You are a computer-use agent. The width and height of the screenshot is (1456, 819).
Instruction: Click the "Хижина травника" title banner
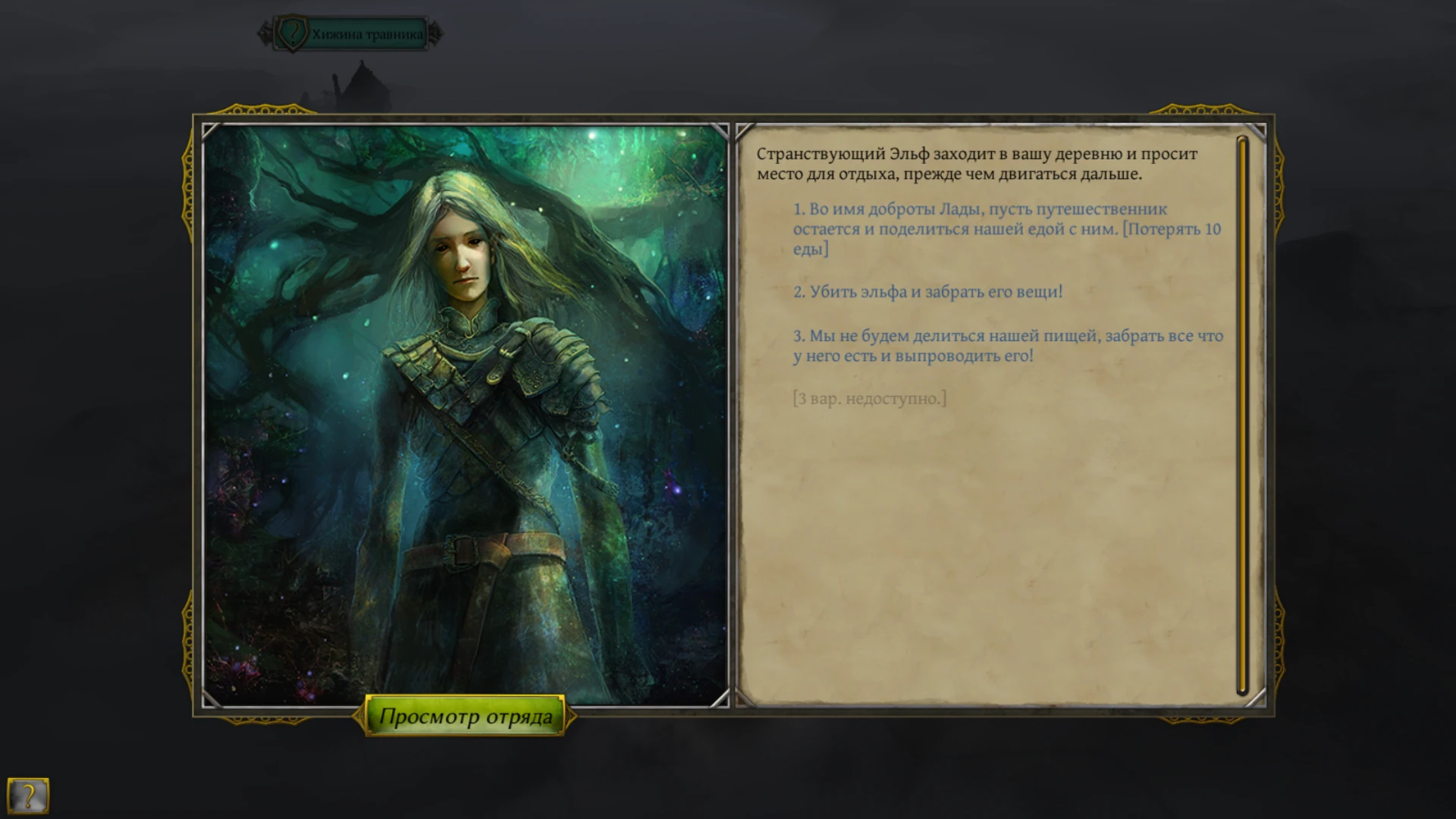(x=367, y=33)
